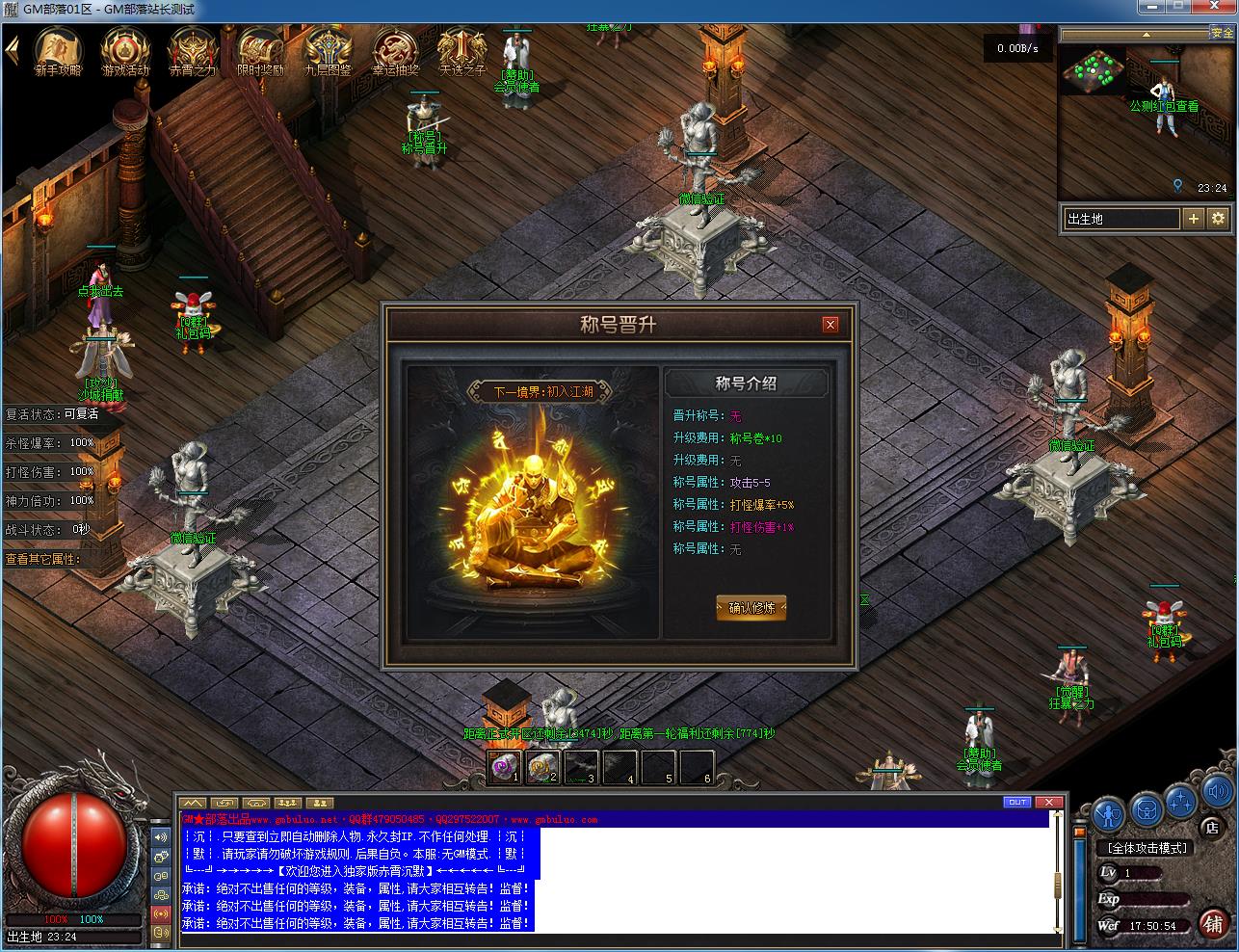Expand the chat panel upward arrow

coord(192,802)
